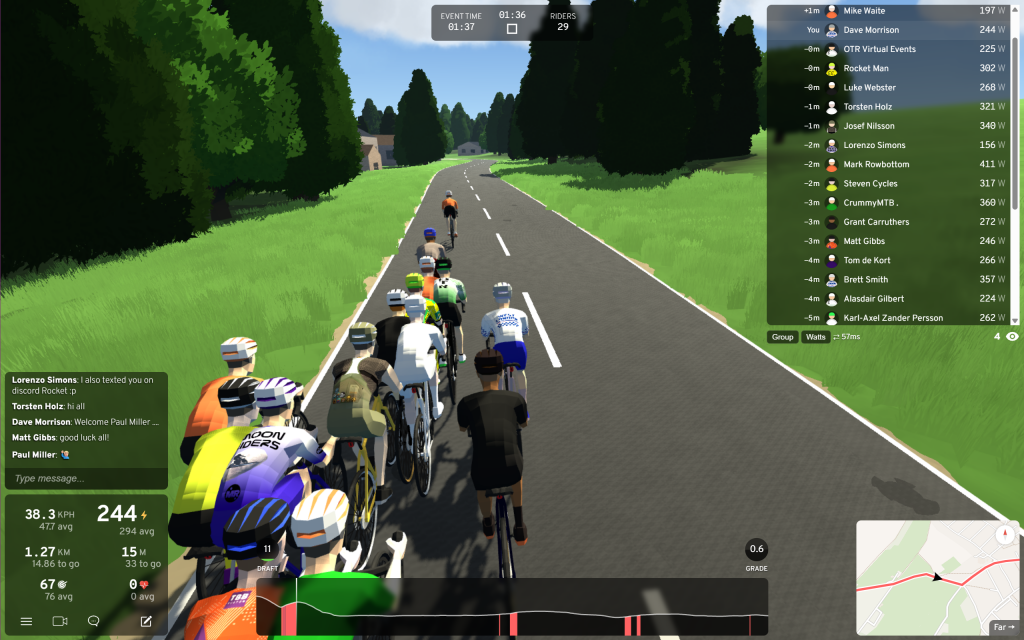Open the hamburger menu icon
This screenshot has height=640, width=1024.
coord(26,621)
